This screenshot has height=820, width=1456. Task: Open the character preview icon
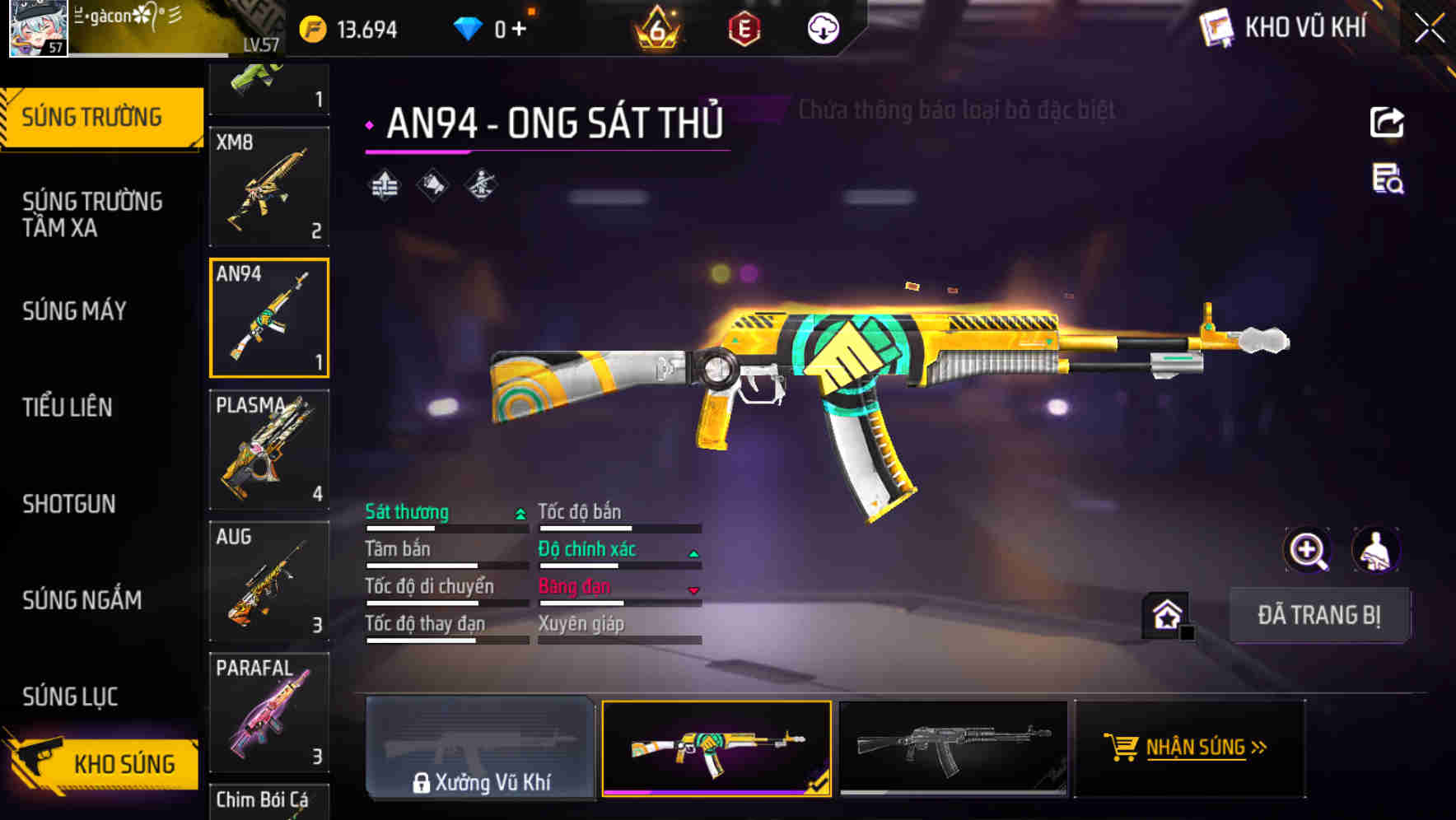pos(1376,550)
